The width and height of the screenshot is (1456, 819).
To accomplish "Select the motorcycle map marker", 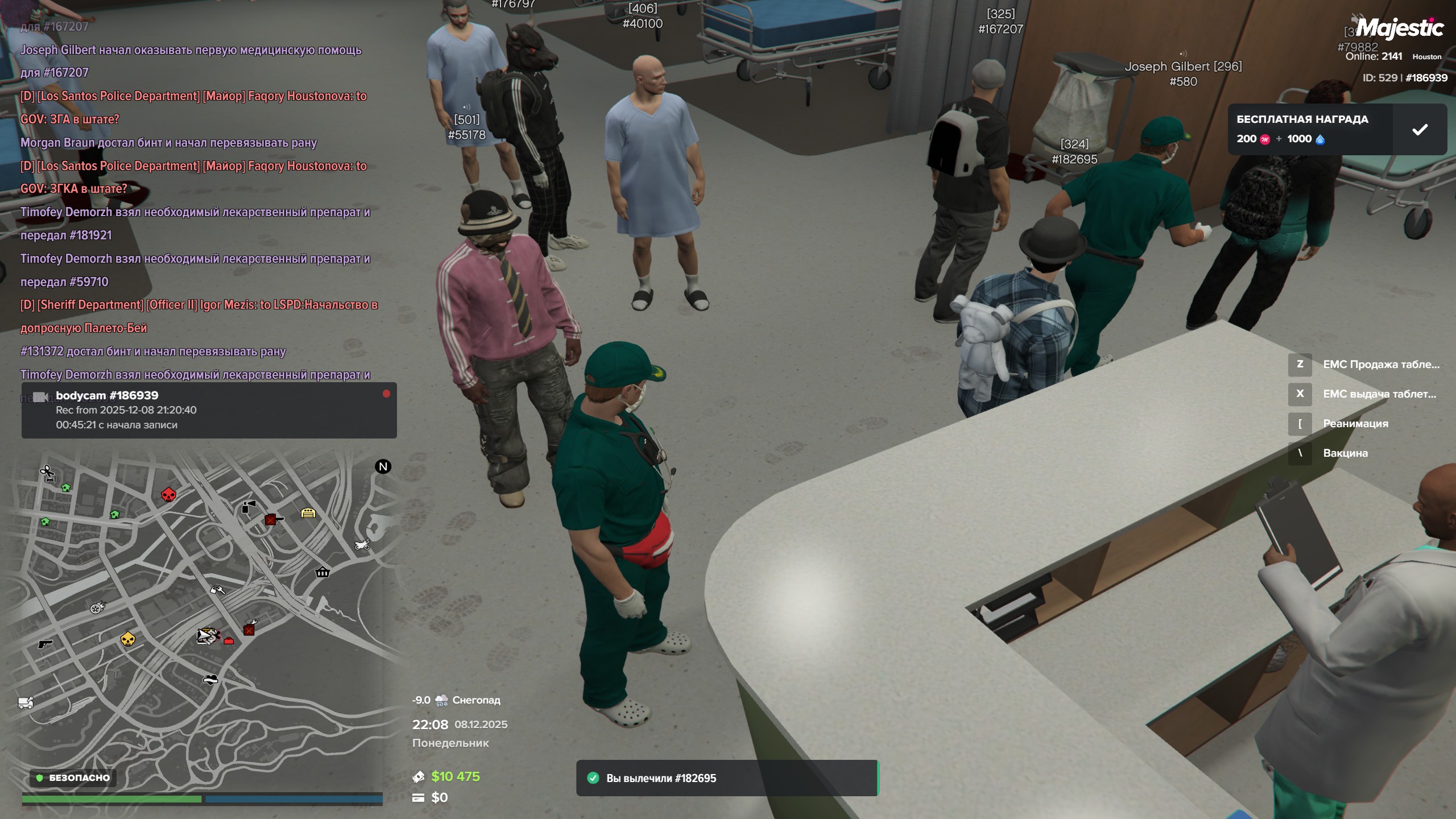I will click(x=362, y=545).
